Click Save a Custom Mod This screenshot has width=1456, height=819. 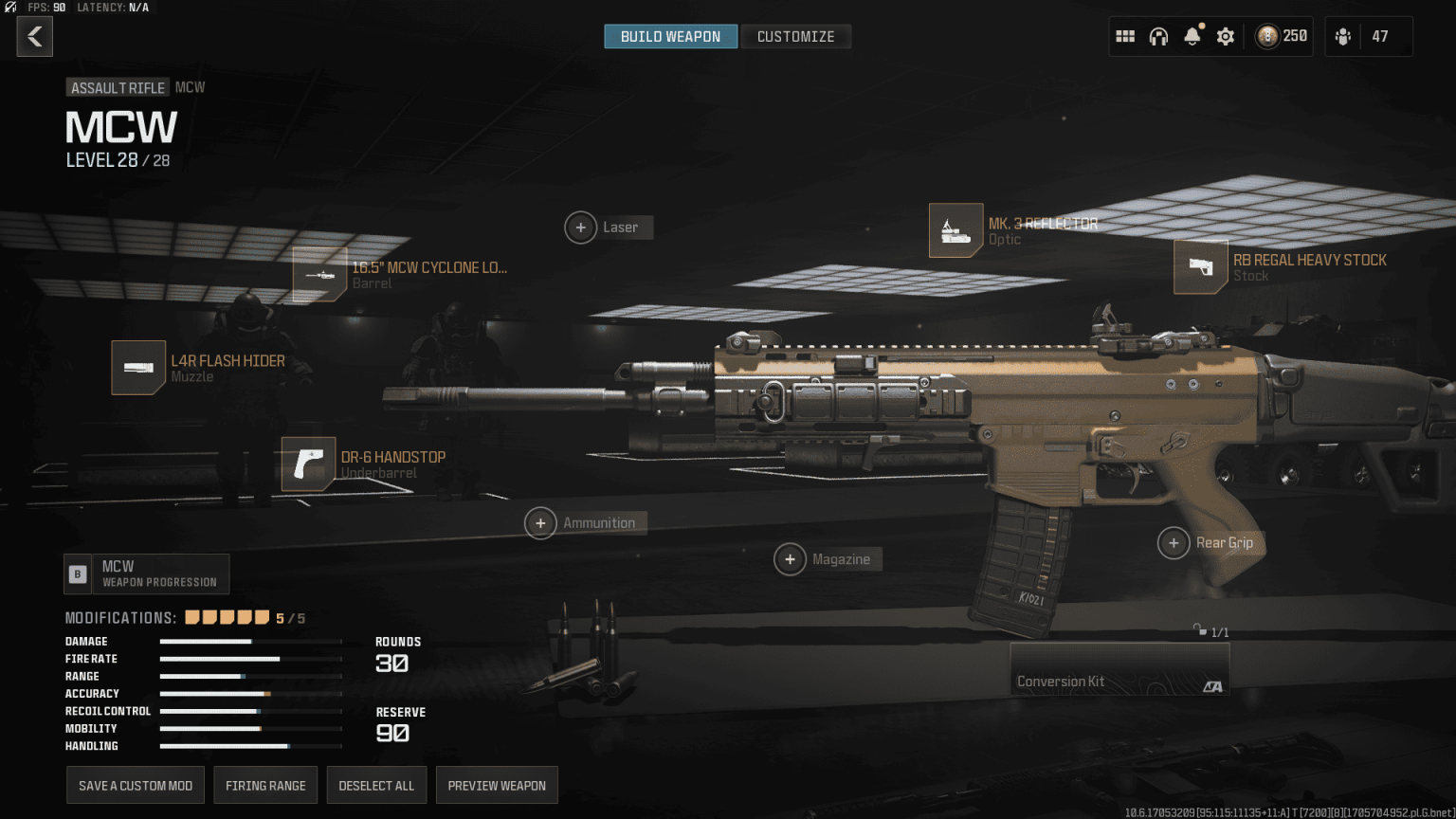point(136,786)
